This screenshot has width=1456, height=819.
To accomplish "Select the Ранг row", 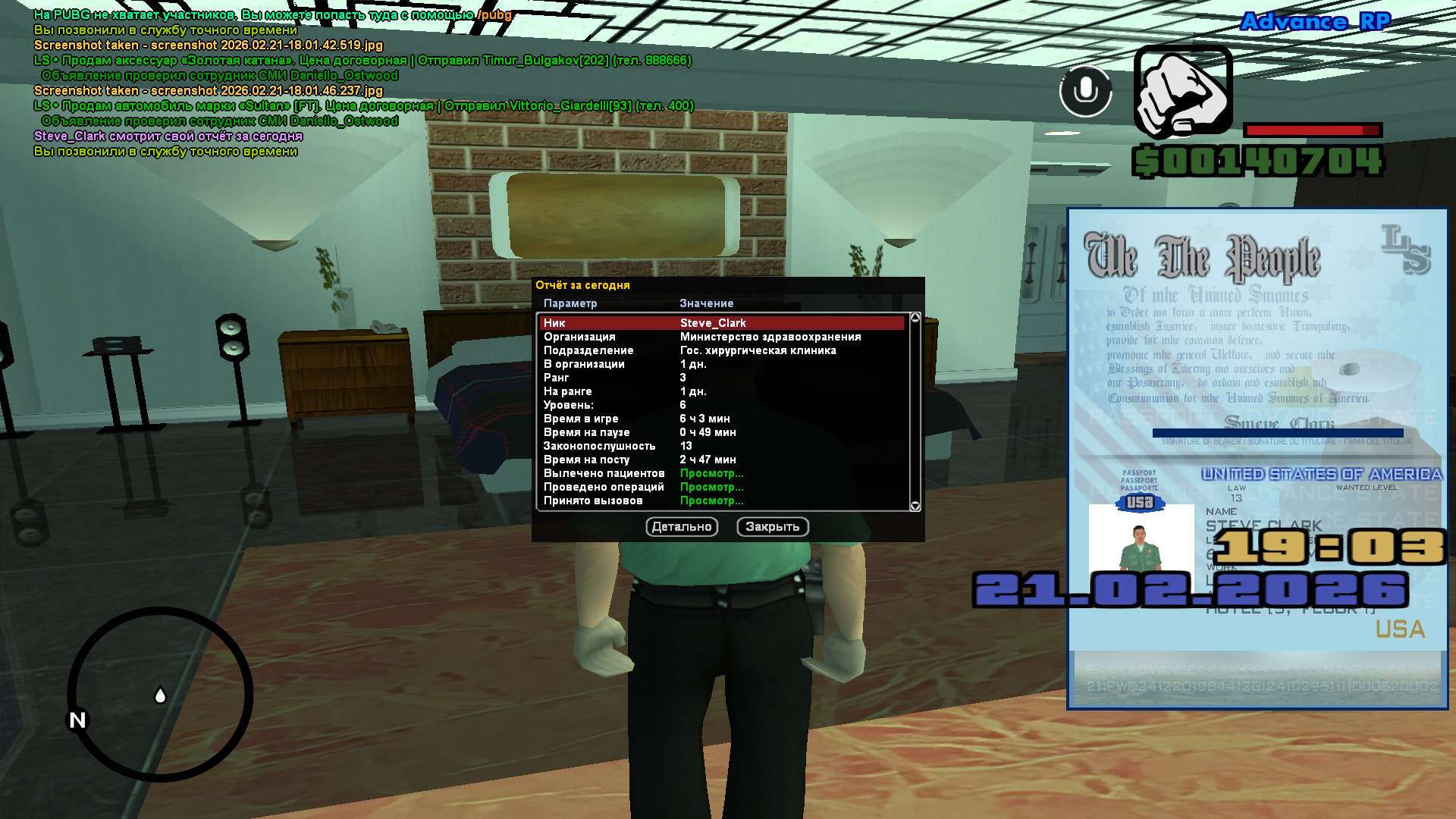I will (x=721, y=378).
